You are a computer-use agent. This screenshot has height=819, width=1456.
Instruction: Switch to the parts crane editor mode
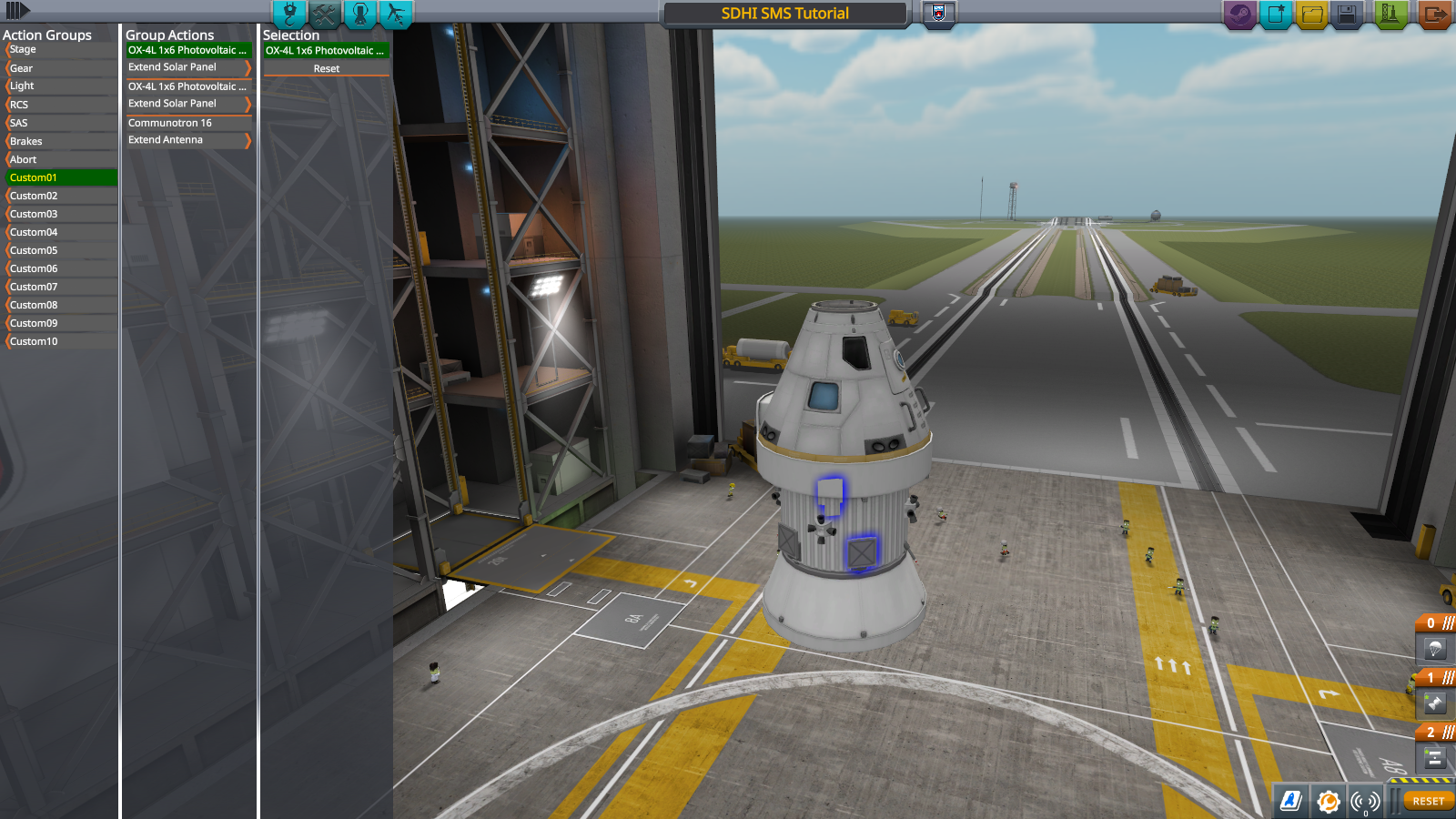[289, 14]
